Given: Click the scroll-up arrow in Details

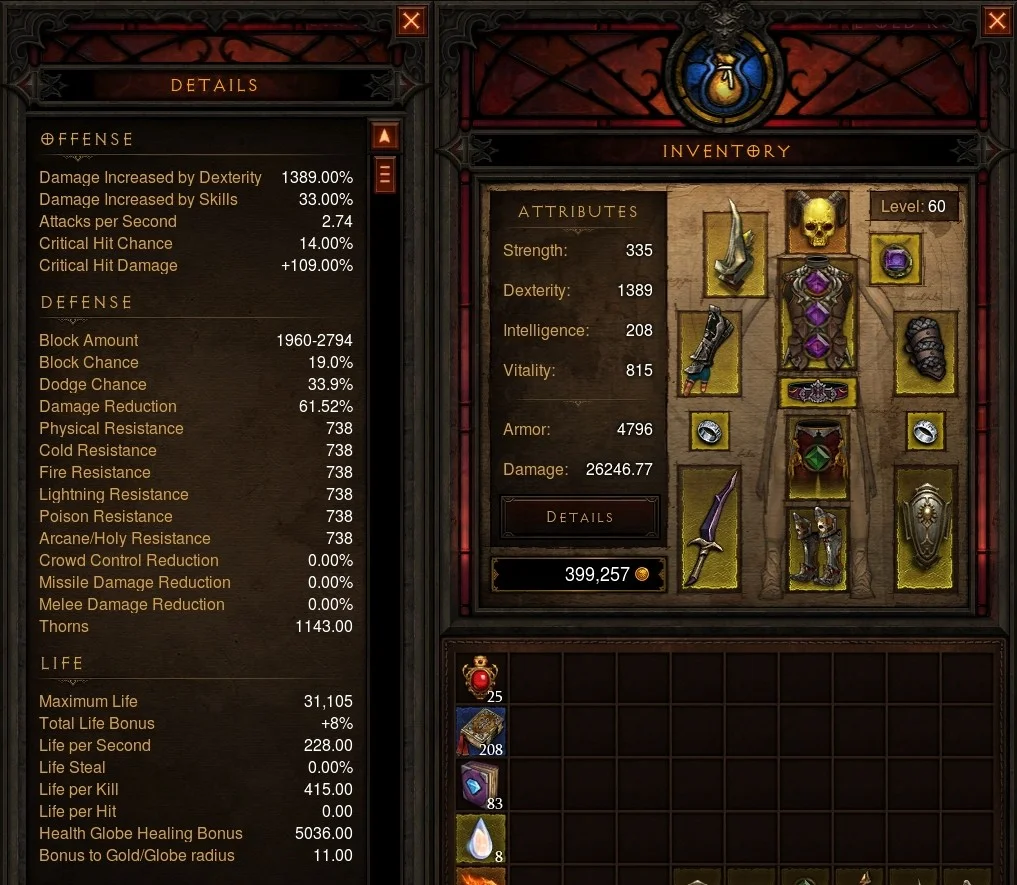Looking at the screenshot, I should 385,137.
